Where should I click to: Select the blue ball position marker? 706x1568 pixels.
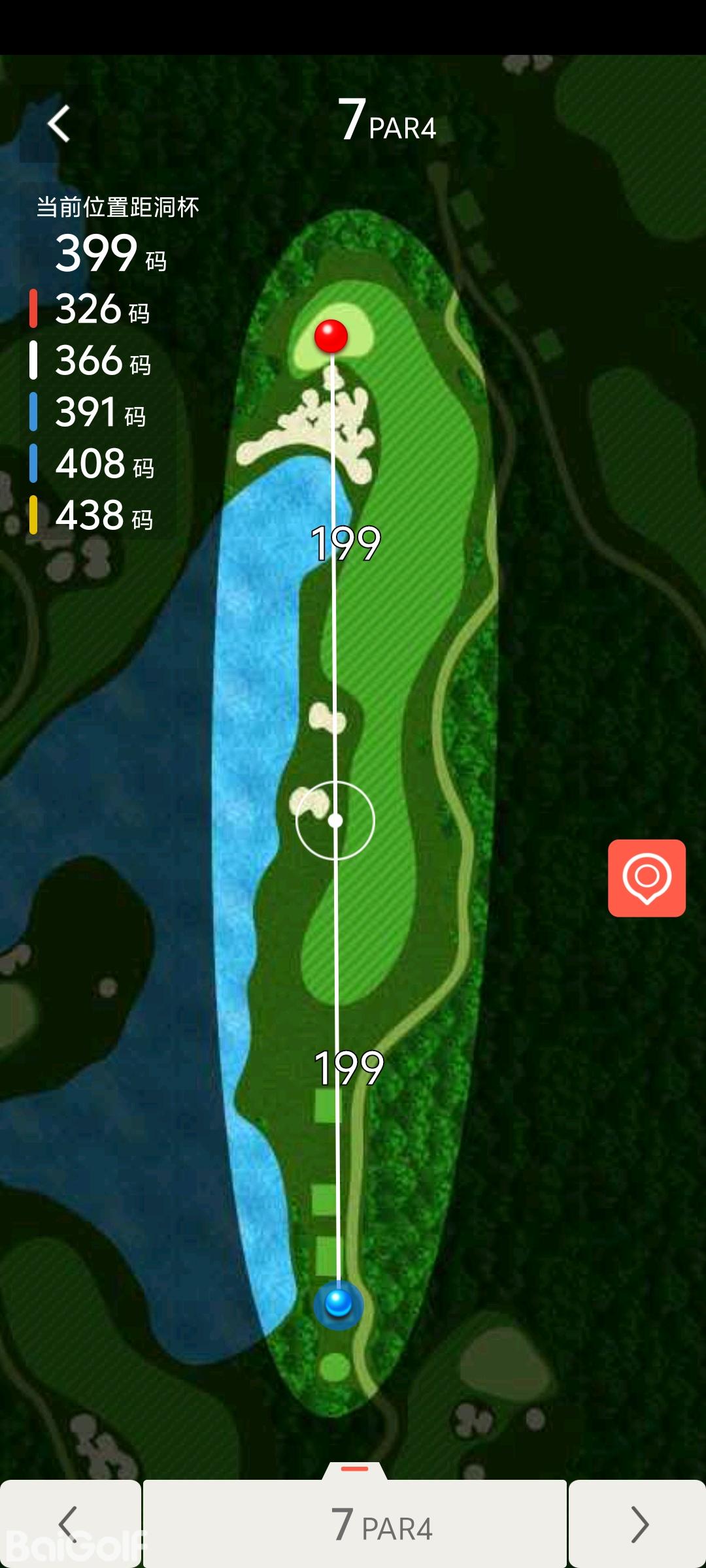(339, 1303)
